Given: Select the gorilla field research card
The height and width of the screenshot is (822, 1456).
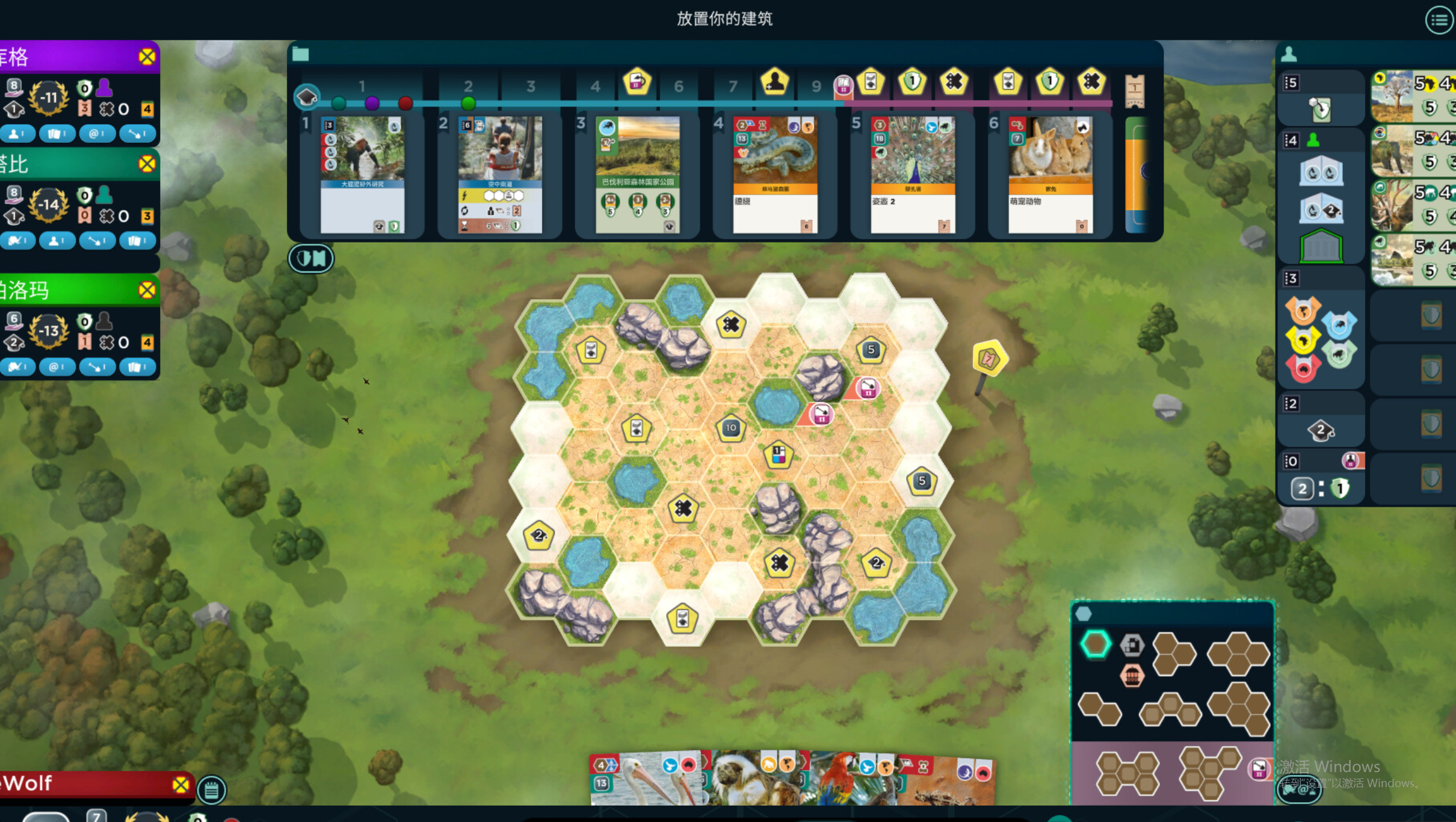Looking at the screenshot, I should [362, 175].
